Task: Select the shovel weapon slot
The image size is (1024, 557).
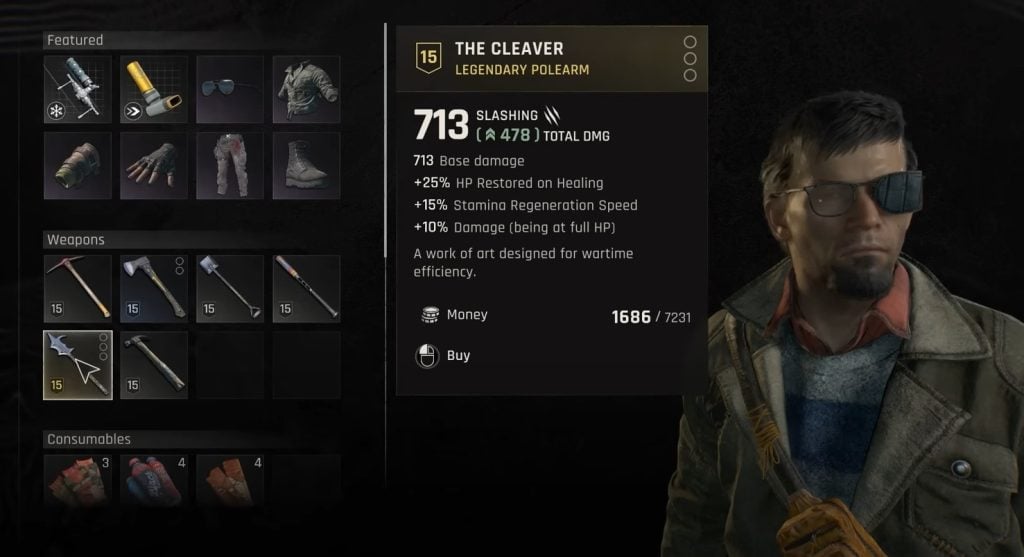Action: click(x=230, y=288)
